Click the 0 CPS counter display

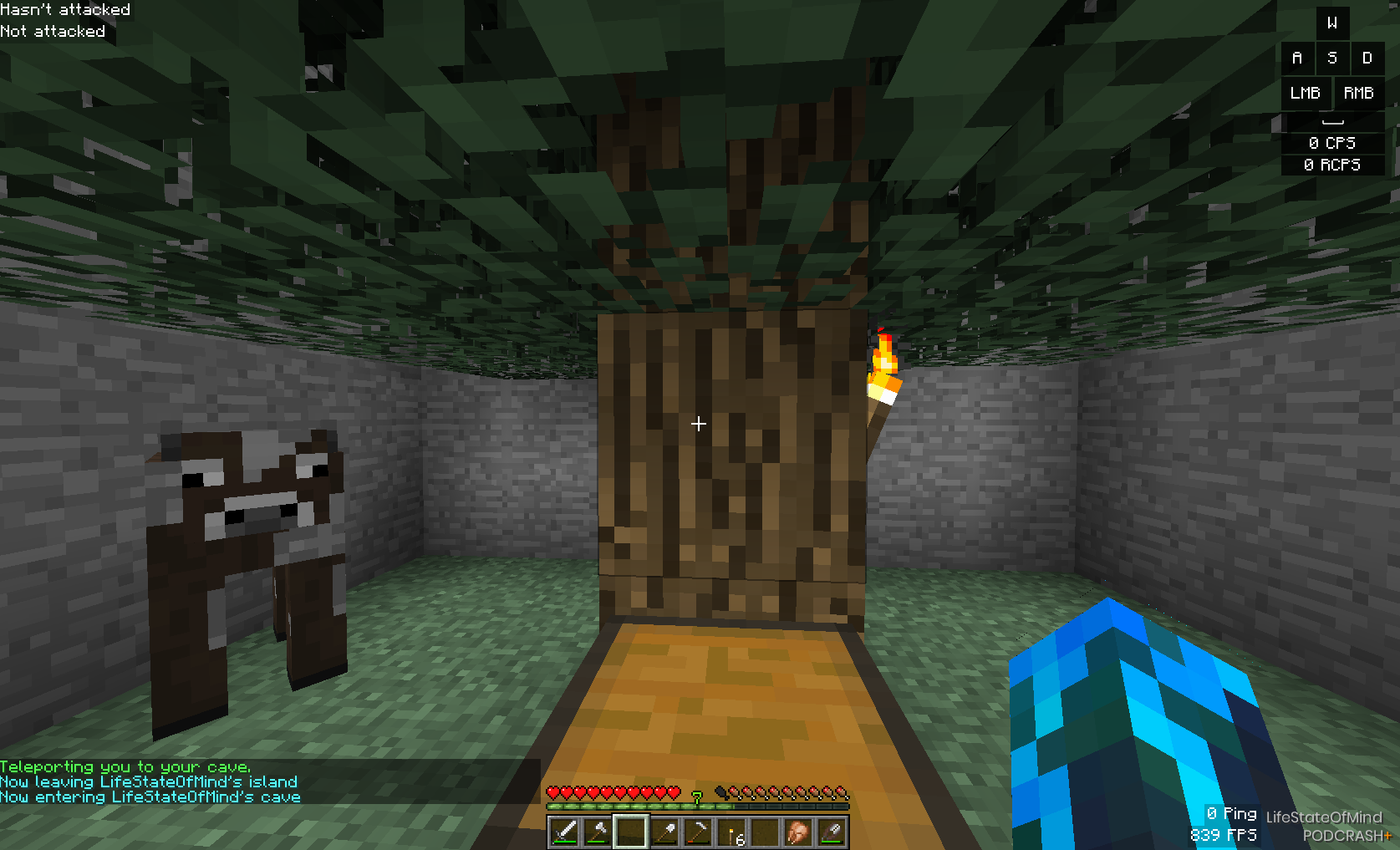(x=1333, y=142)
